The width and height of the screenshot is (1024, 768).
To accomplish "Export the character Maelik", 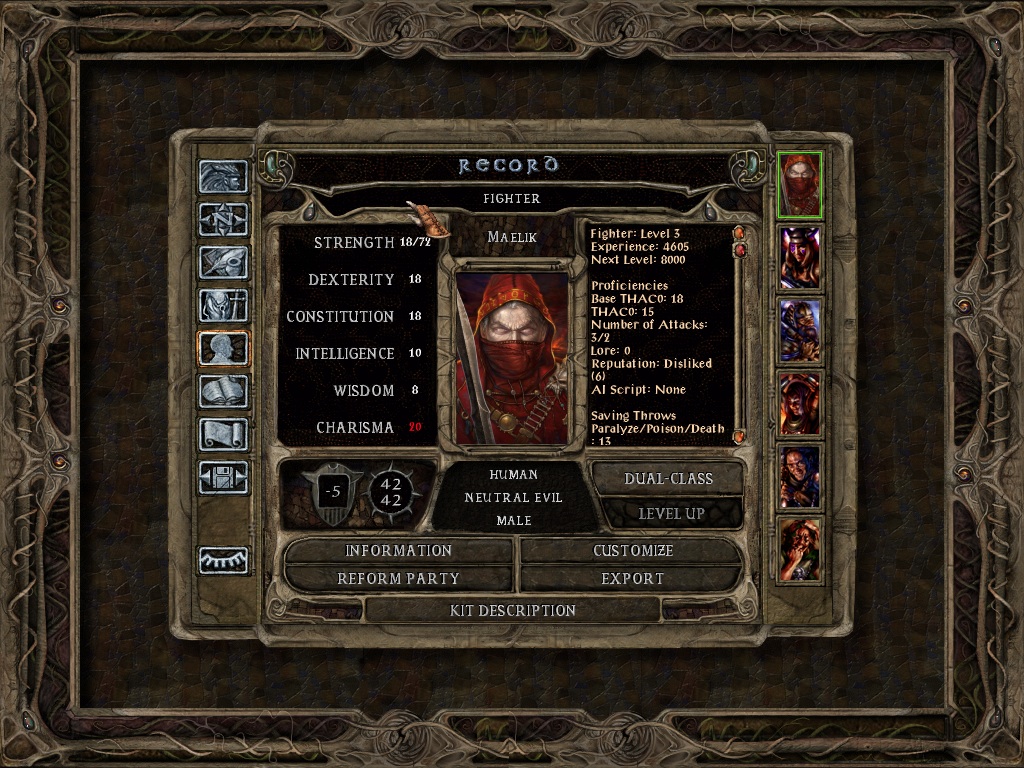I will (x=632, y=579).
